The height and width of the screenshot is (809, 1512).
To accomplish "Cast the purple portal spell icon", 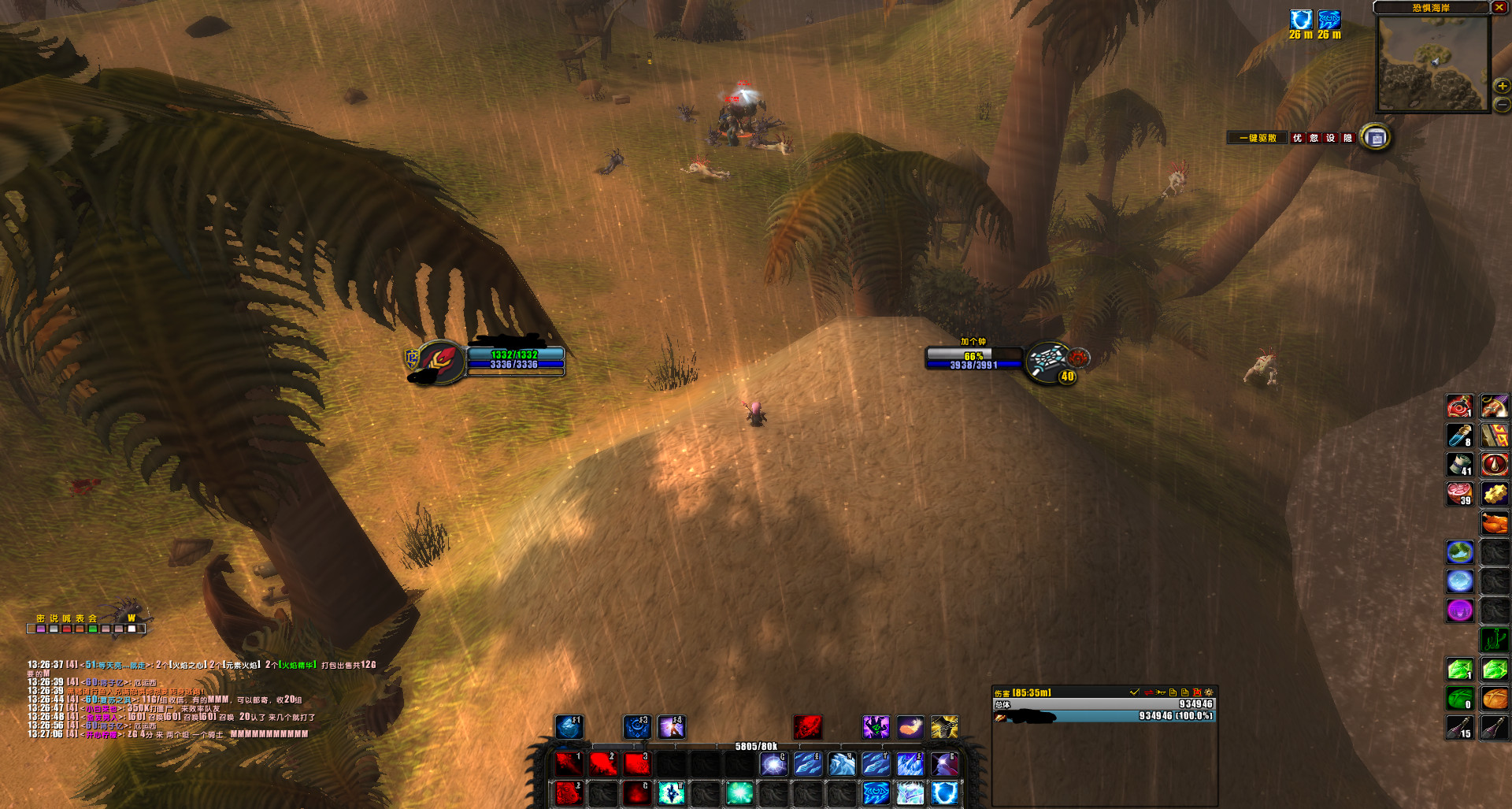I will pyautogui.click(x=1459, y=610).
